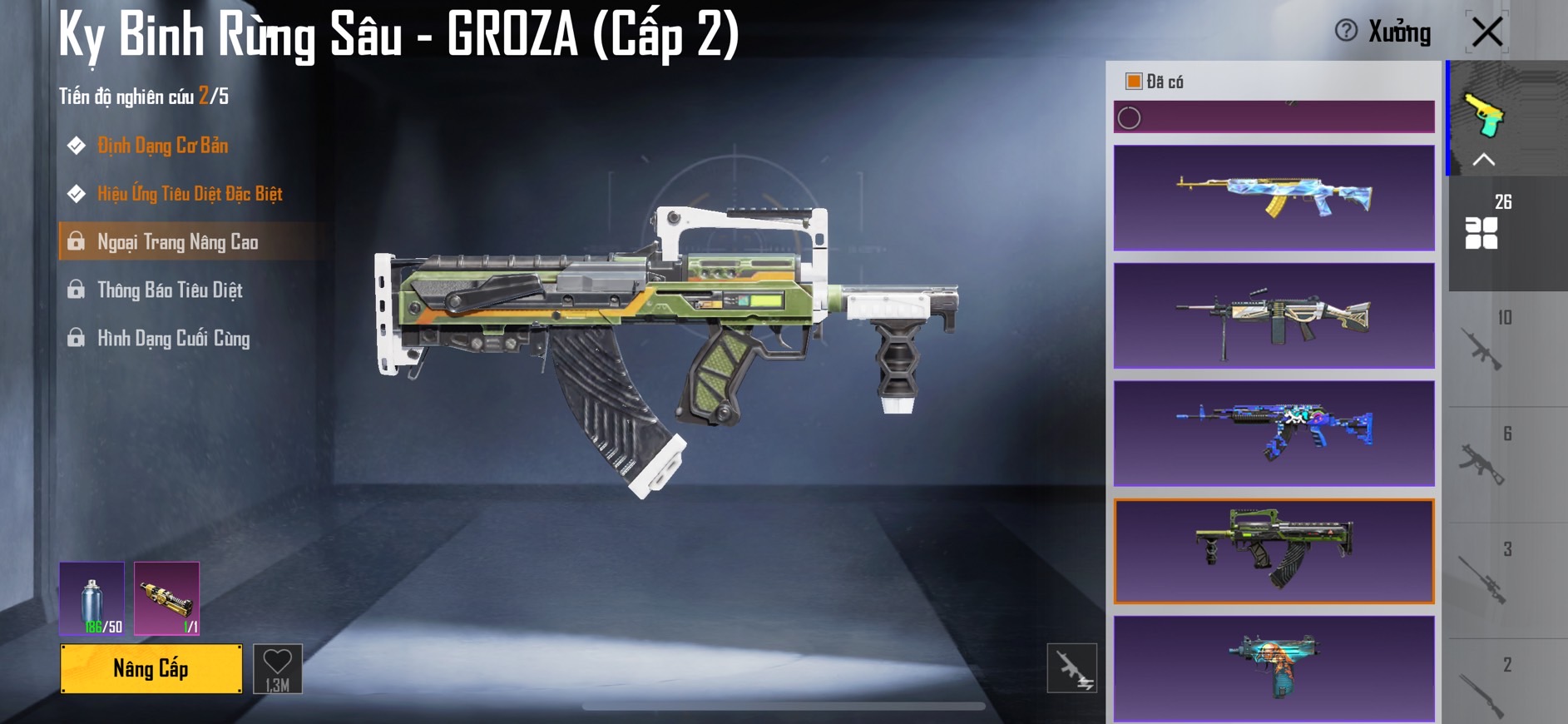Screen dimensions: 1568x724
Task: Select the locked Hình Dạng Cuối Cùng stage
Action: tap(173, 339)
